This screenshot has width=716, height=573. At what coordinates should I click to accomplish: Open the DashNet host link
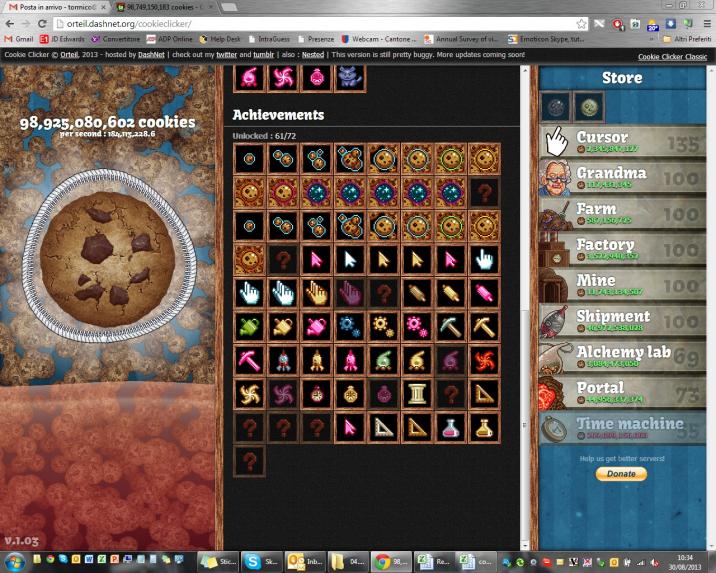[x=151, y=55]
